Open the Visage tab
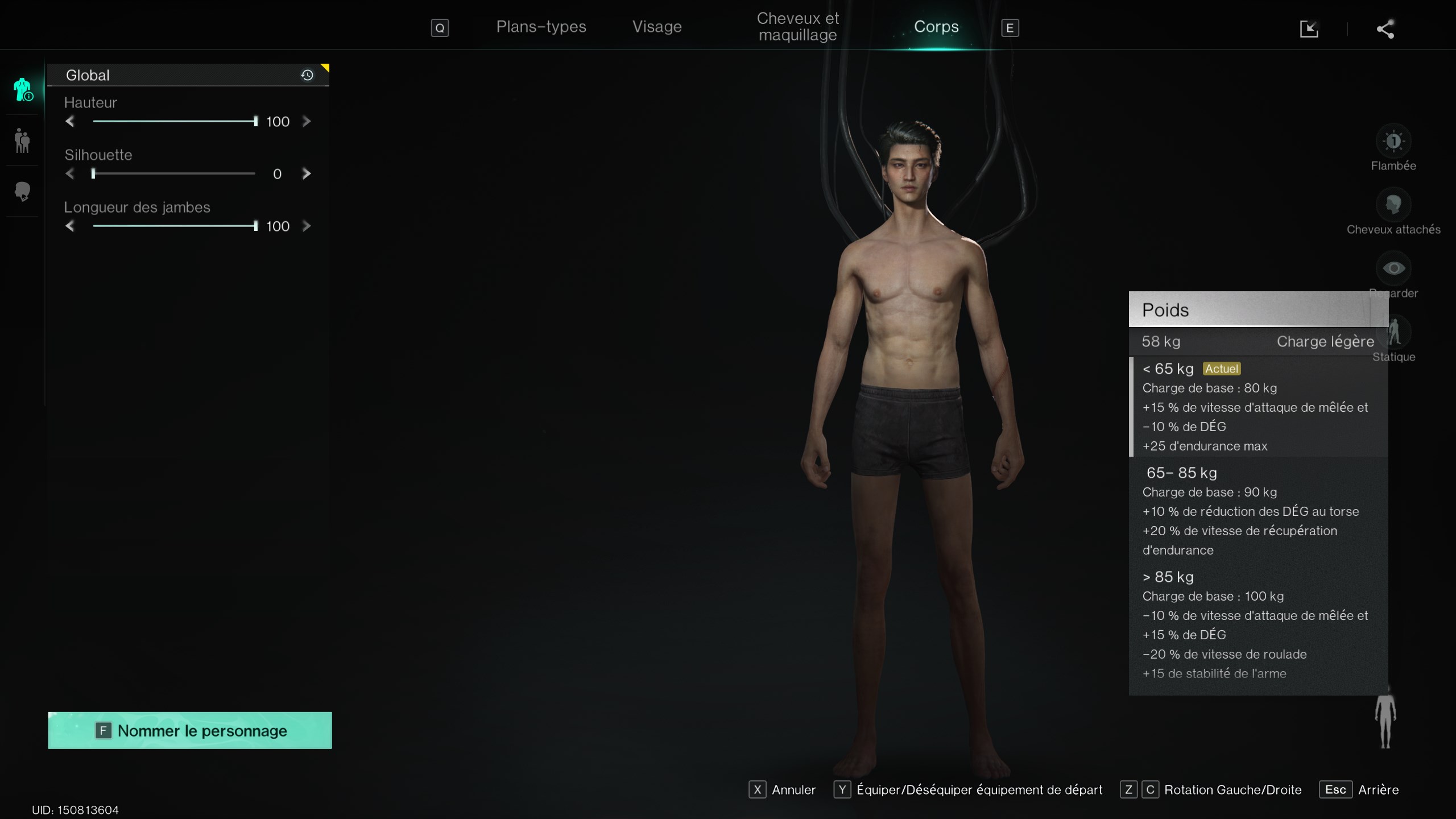 [657, 27]
